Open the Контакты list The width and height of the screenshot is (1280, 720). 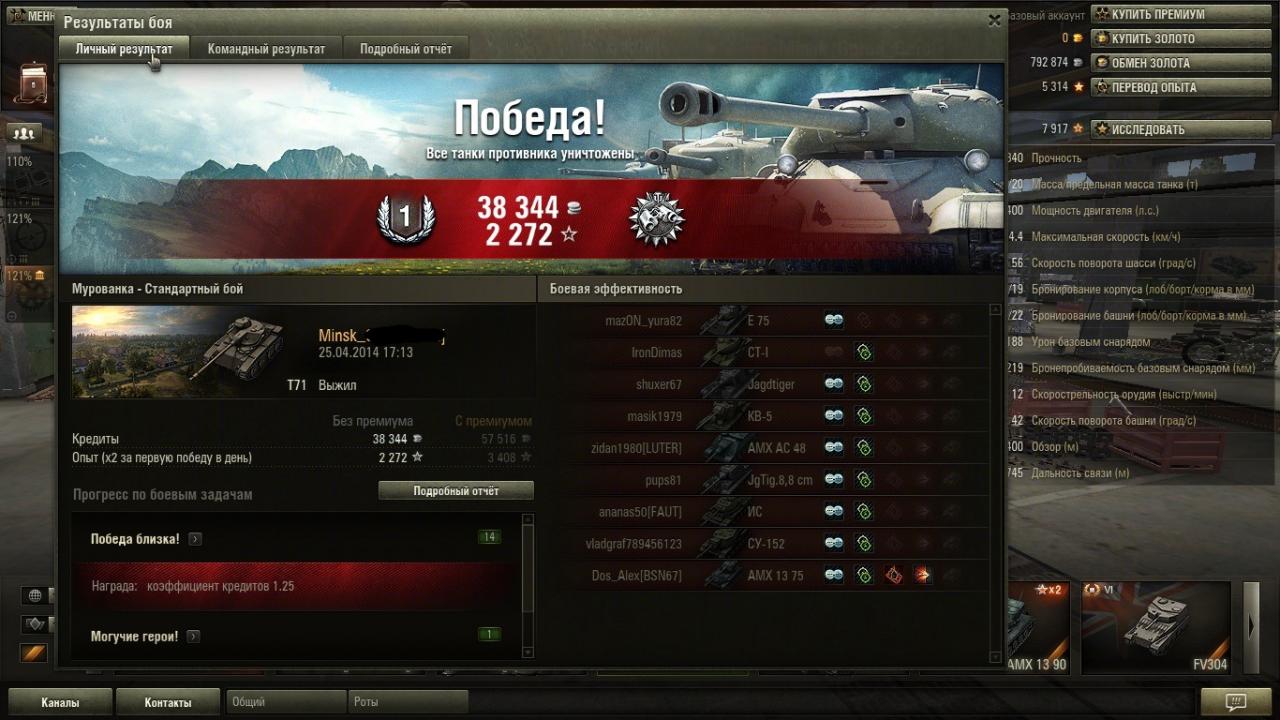coord(168,702)
